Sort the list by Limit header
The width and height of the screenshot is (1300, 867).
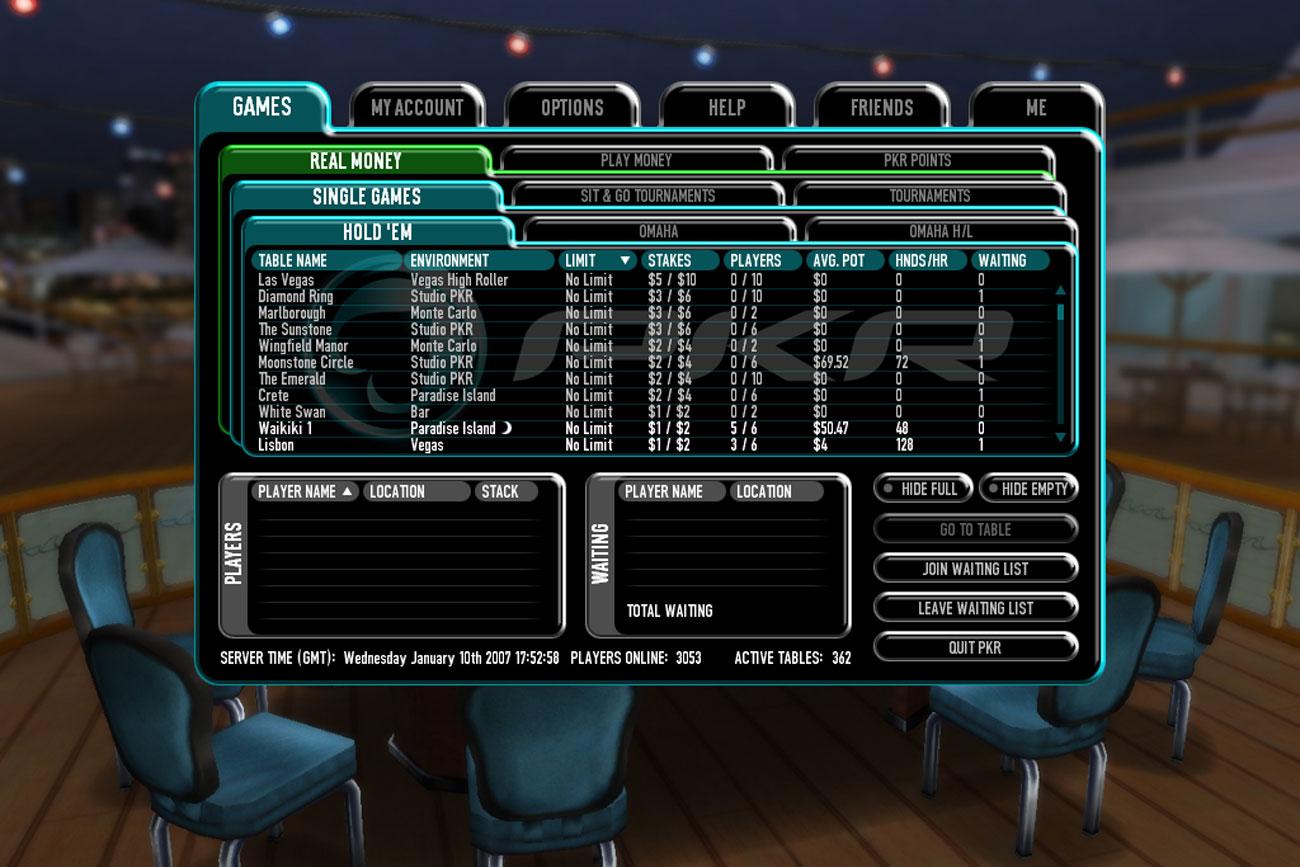point(597,261)
